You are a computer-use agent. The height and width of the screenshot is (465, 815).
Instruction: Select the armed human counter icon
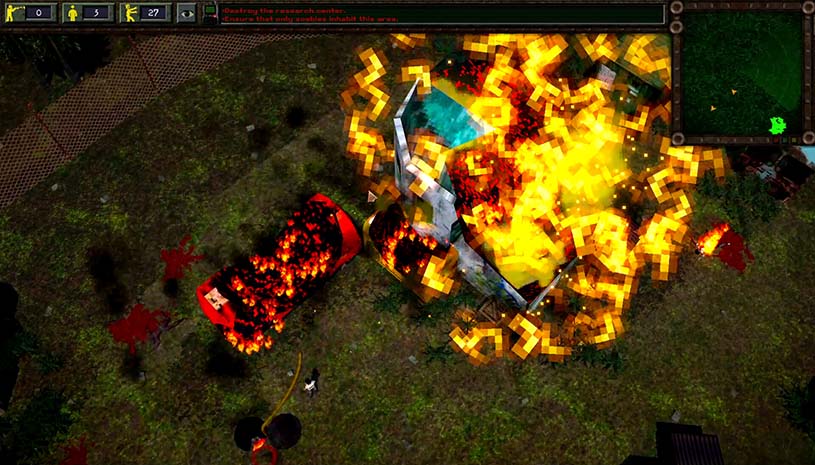pyautogui.click(x=15, y=13)
